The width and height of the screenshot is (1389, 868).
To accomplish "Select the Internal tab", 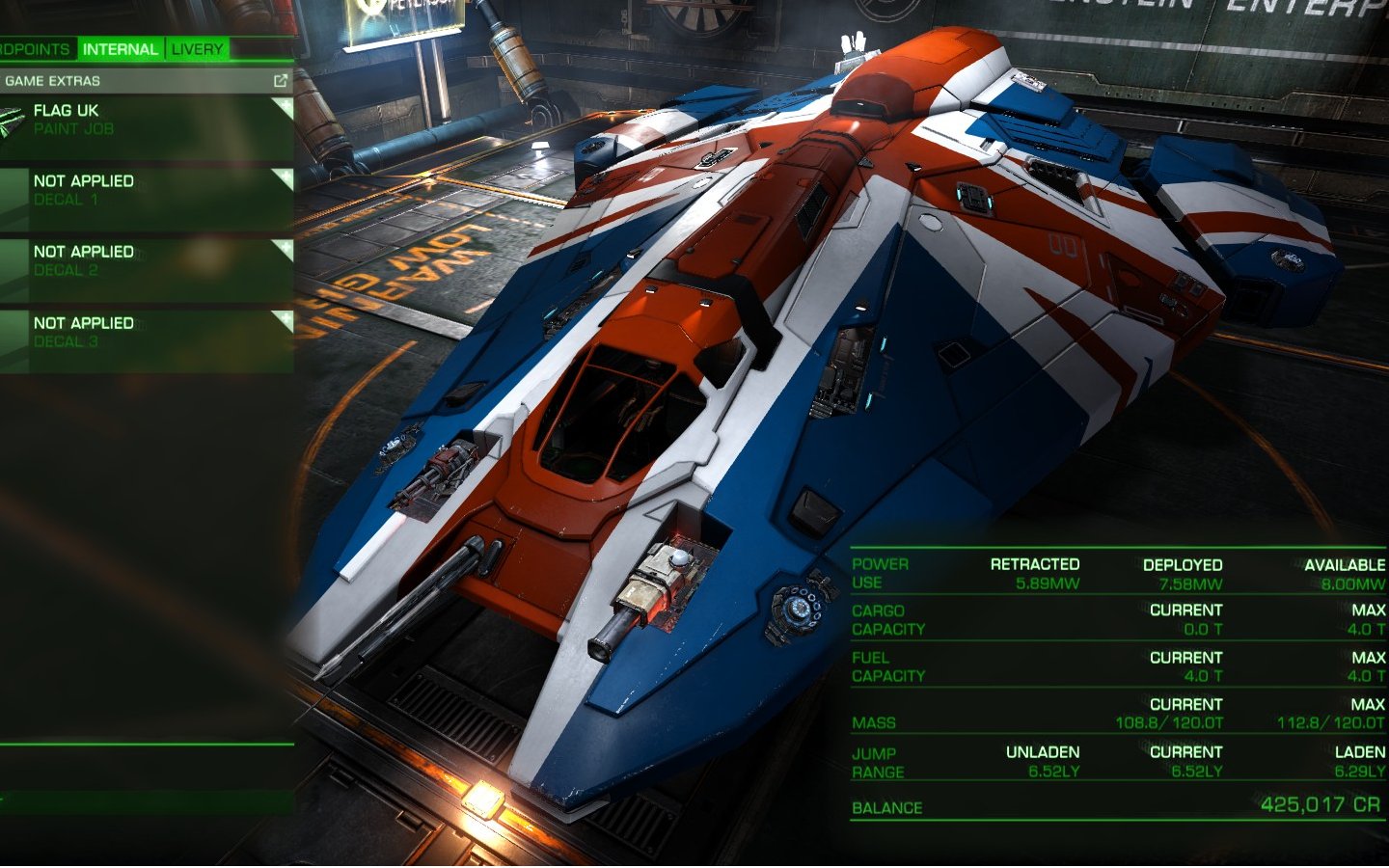I will click(120, 49).
